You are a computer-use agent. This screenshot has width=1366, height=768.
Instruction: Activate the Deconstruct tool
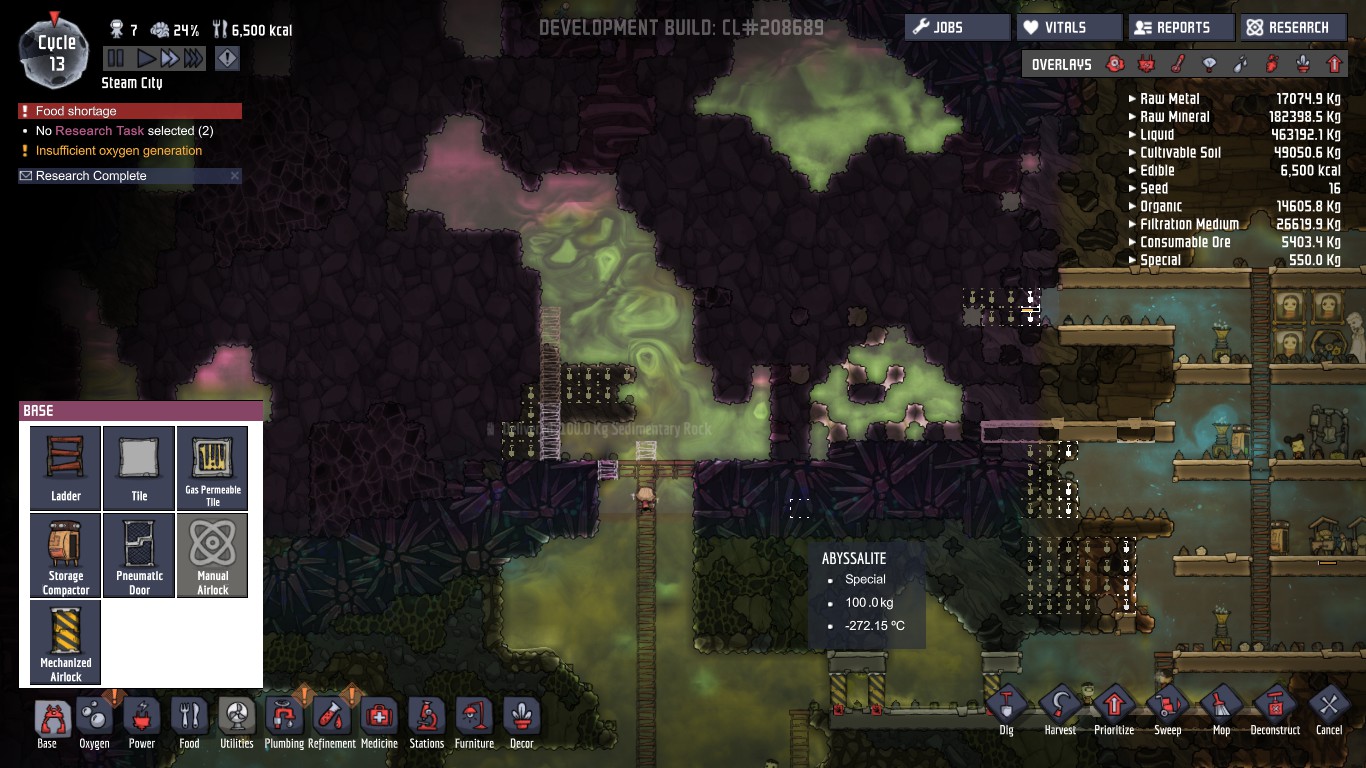pos(1275,710)
